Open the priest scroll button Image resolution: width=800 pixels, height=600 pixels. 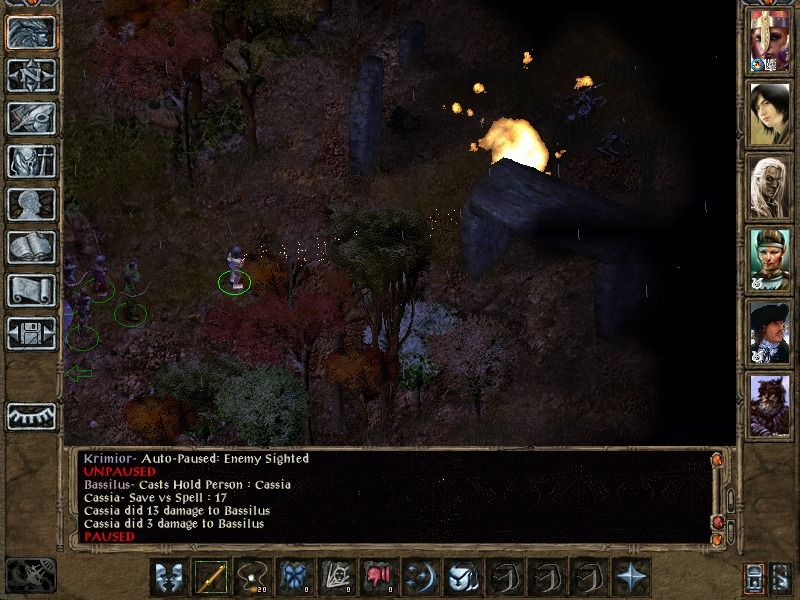pyautogui.click(x=31, y=290)
